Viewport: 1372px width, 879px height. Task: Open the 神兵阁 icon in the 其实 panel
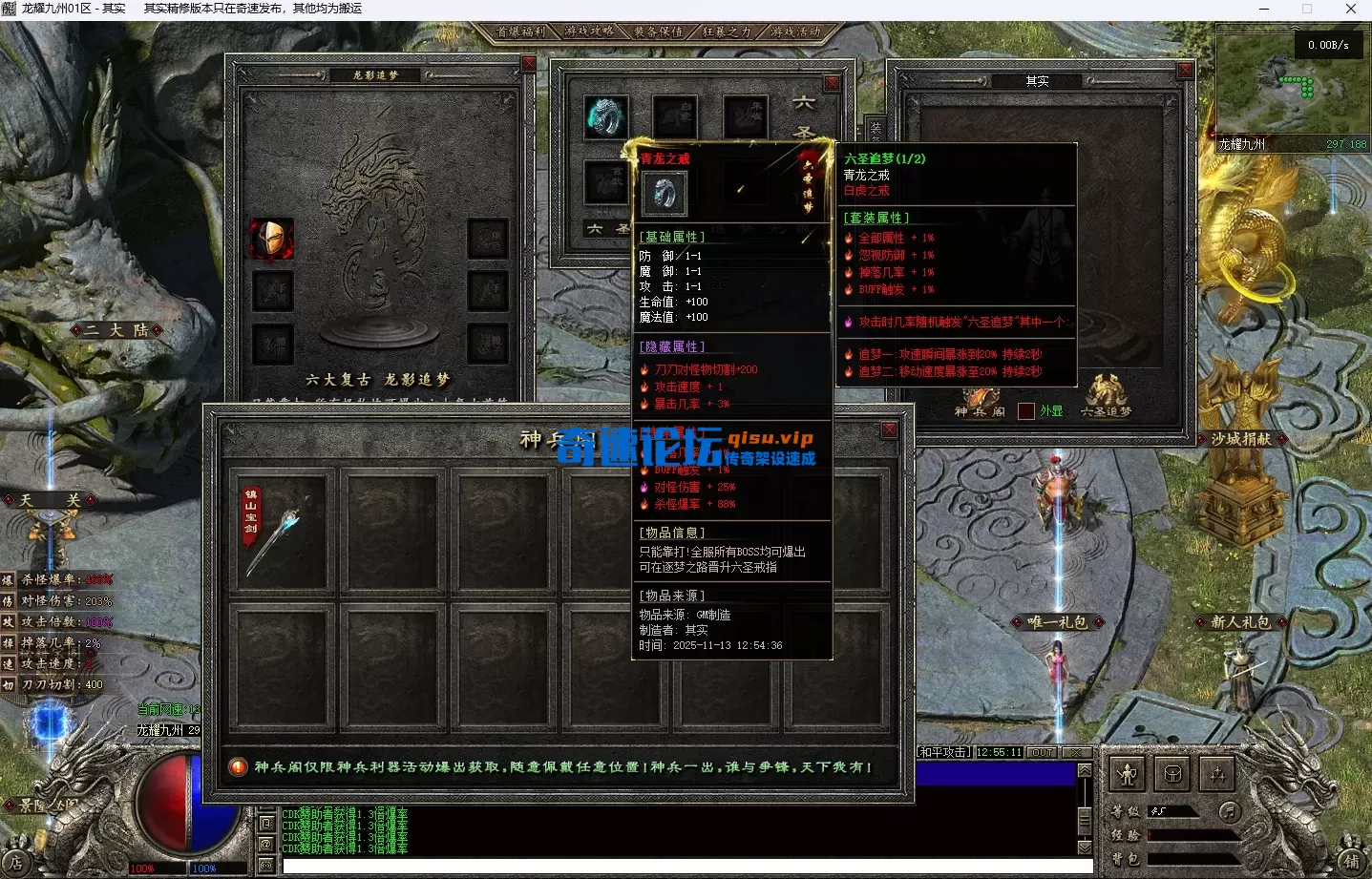click(981, 396)
